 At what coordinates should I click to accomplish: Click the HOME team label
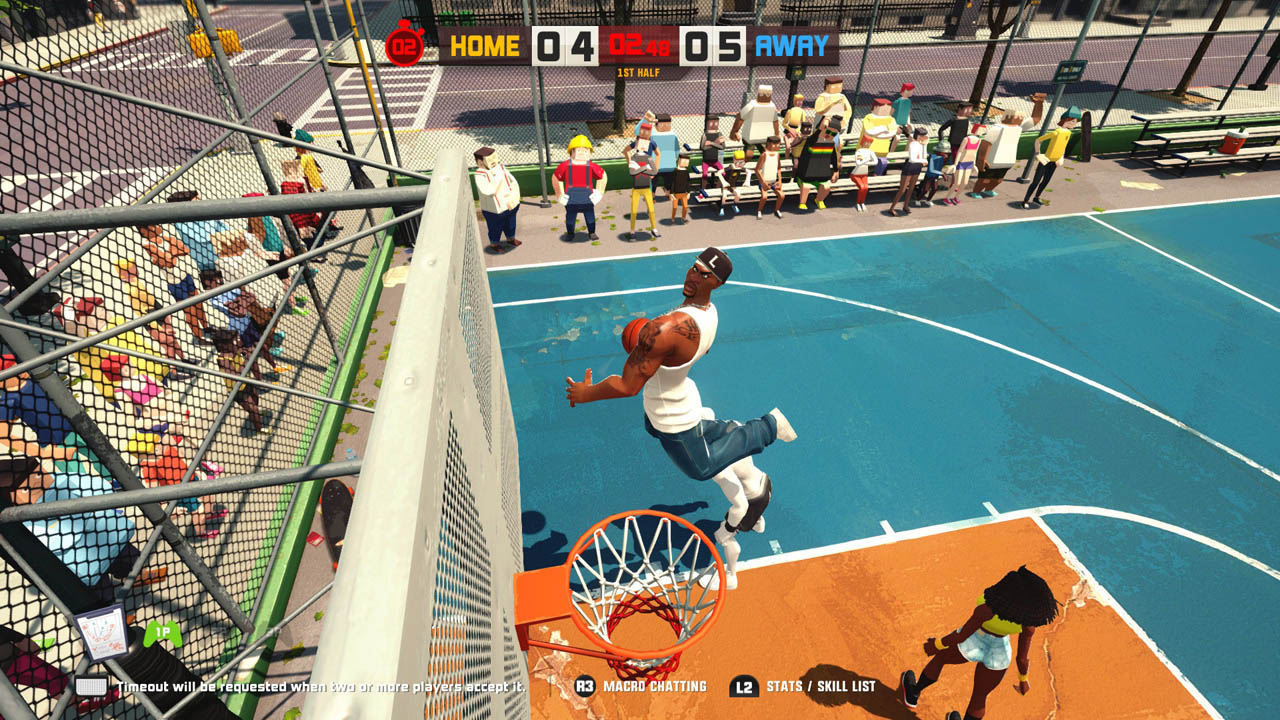click(485, 46)
